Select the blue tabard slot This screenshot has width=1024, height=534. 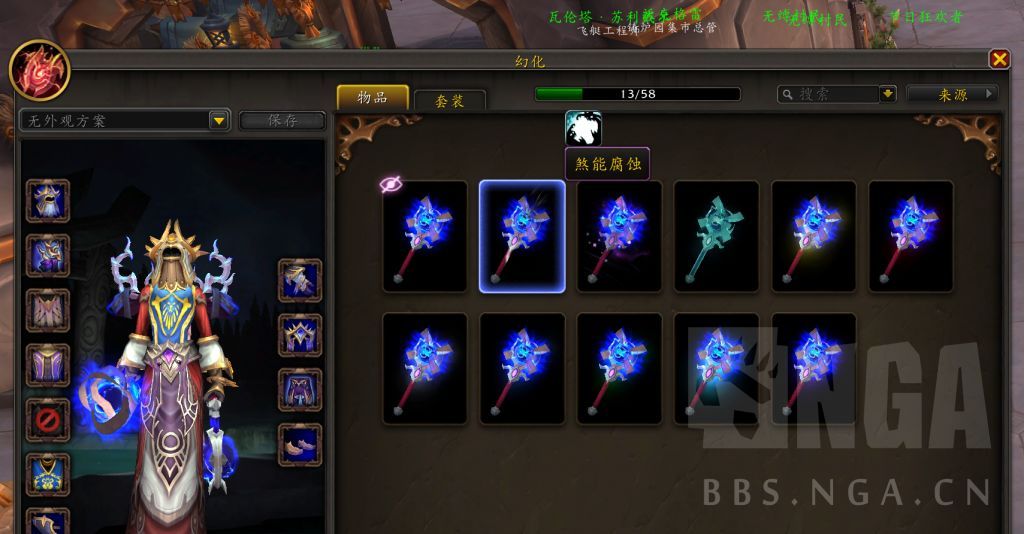coord(47,474)
